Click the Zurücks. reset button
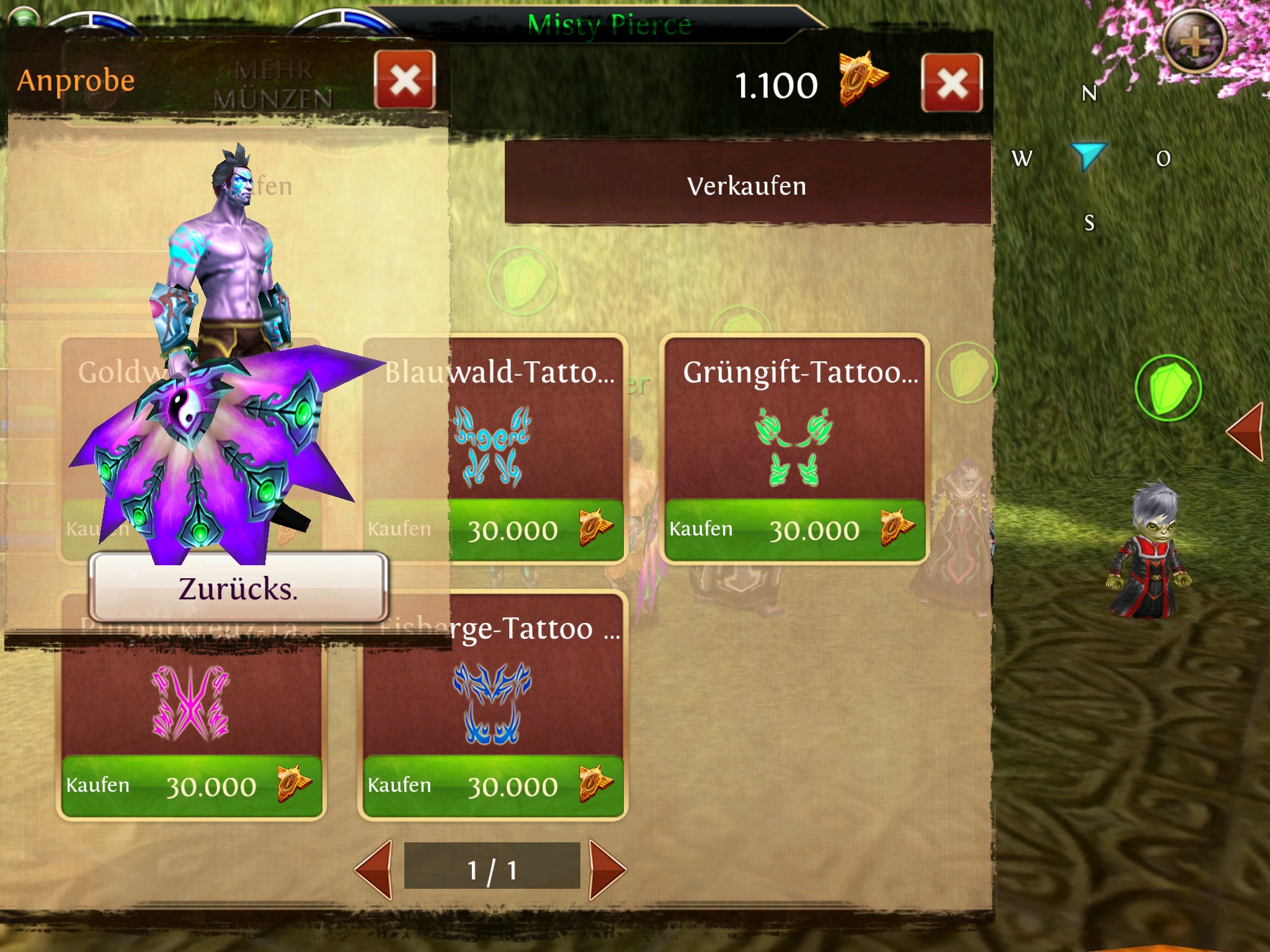Screen dimensions: 1270x952 [239, 588]
